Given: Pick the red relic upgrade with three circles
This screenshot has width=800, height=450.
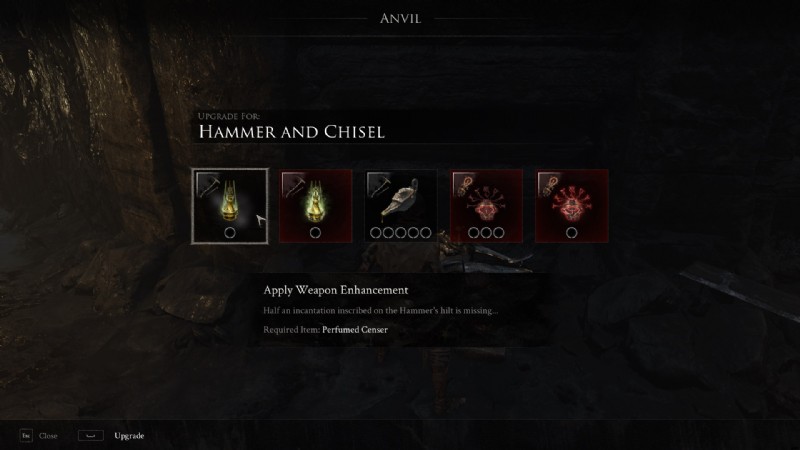Looking at the screenshot, I should coord(486,206).
